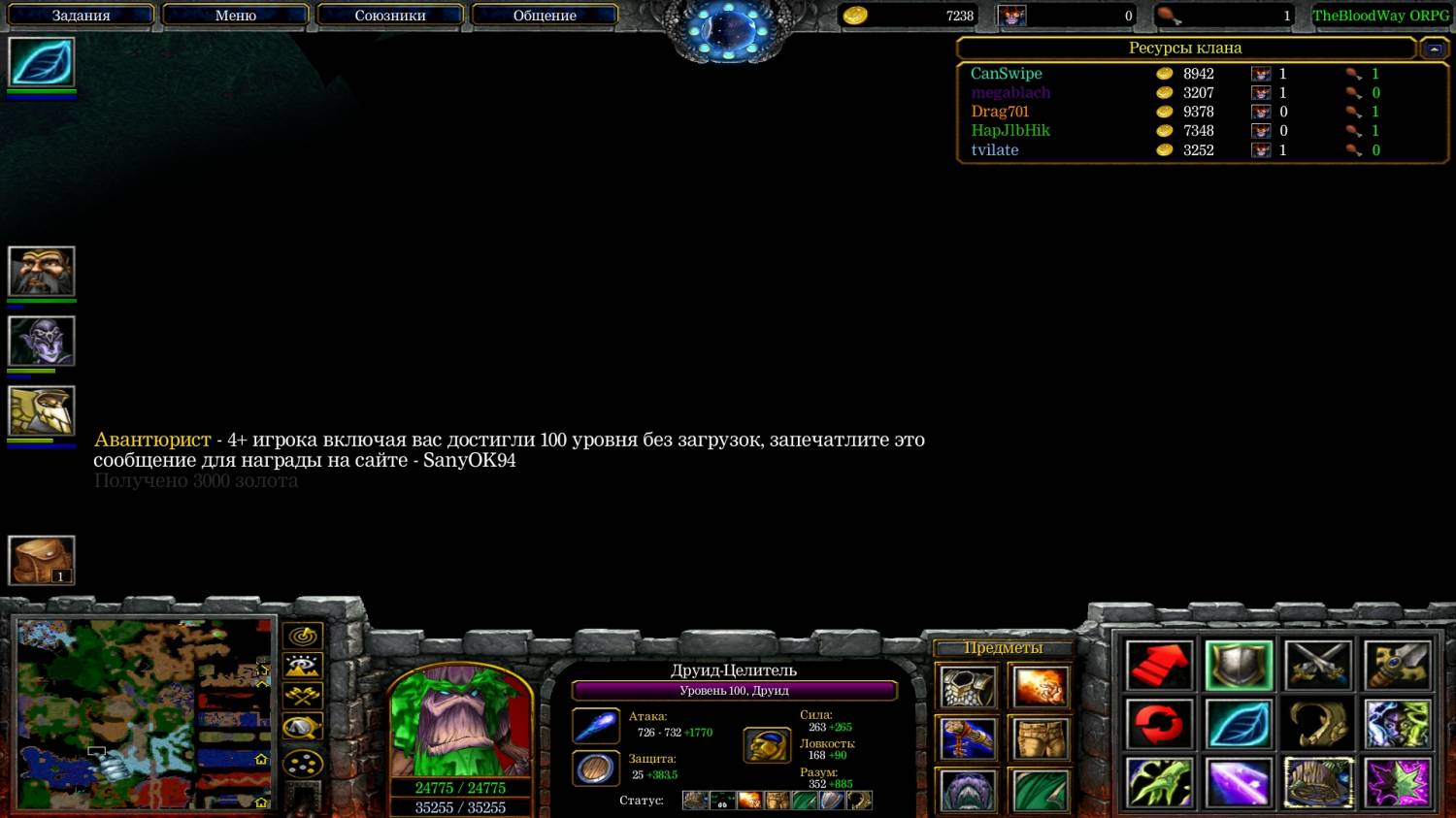Click the world minimap

(x=144, y=714)
